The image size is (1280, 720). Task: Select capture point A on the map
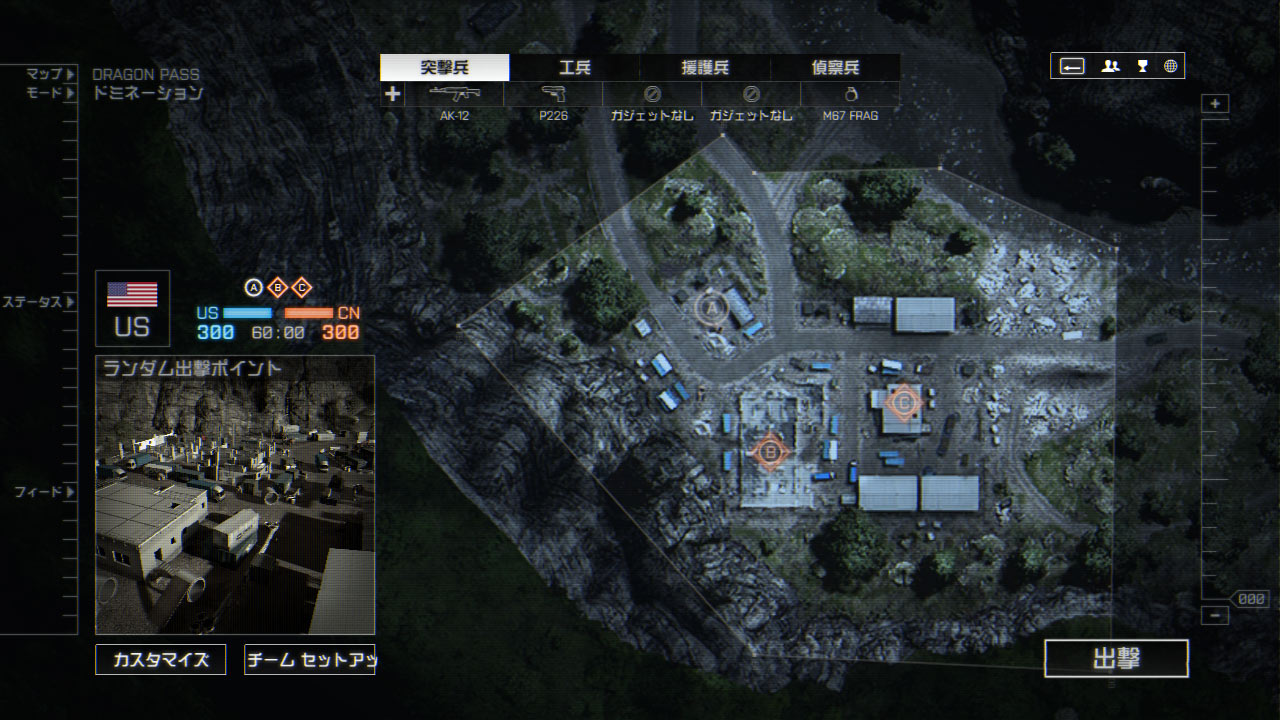point(713,309)
